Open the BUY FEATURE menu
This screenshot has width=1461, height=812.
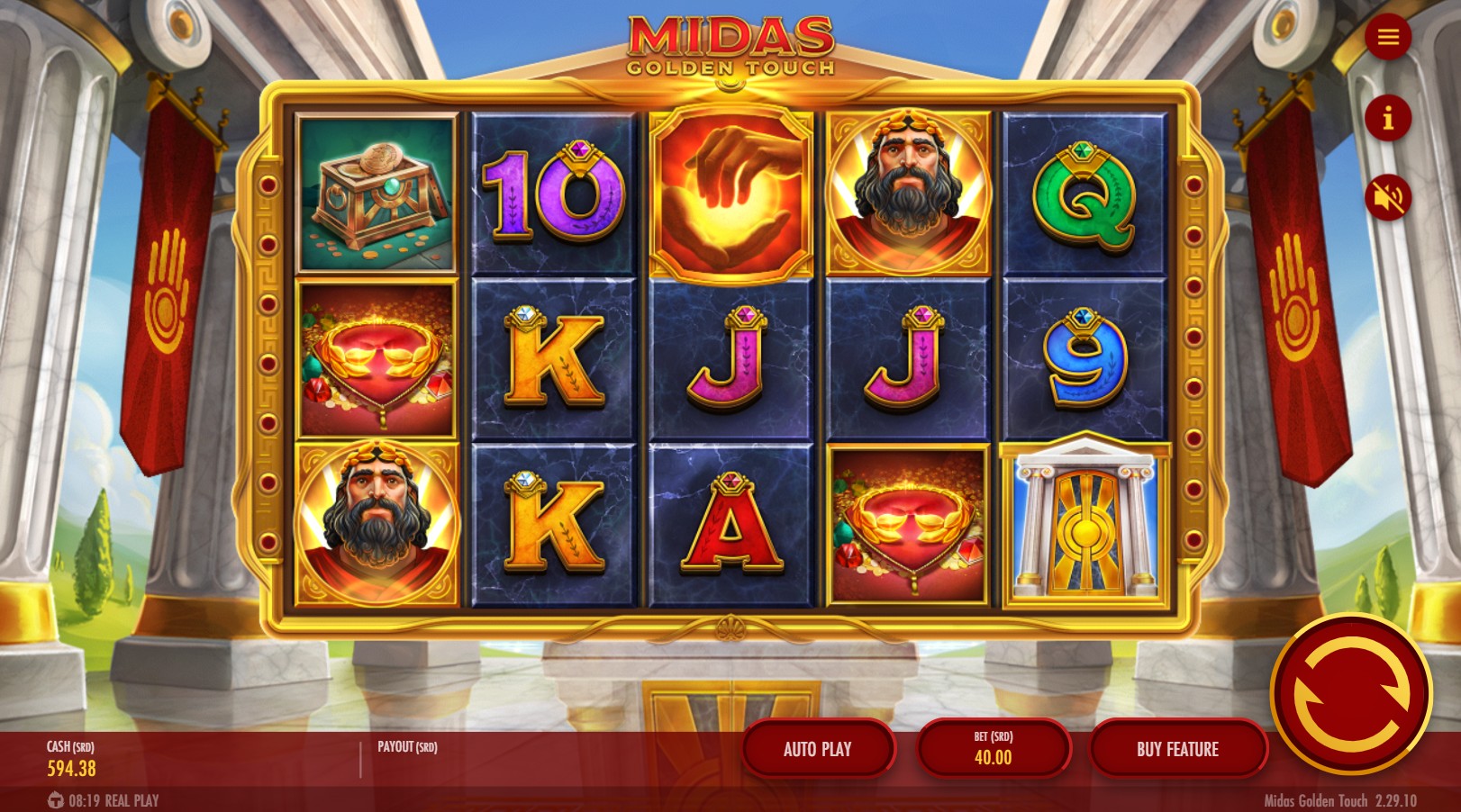coord(1179,748)
